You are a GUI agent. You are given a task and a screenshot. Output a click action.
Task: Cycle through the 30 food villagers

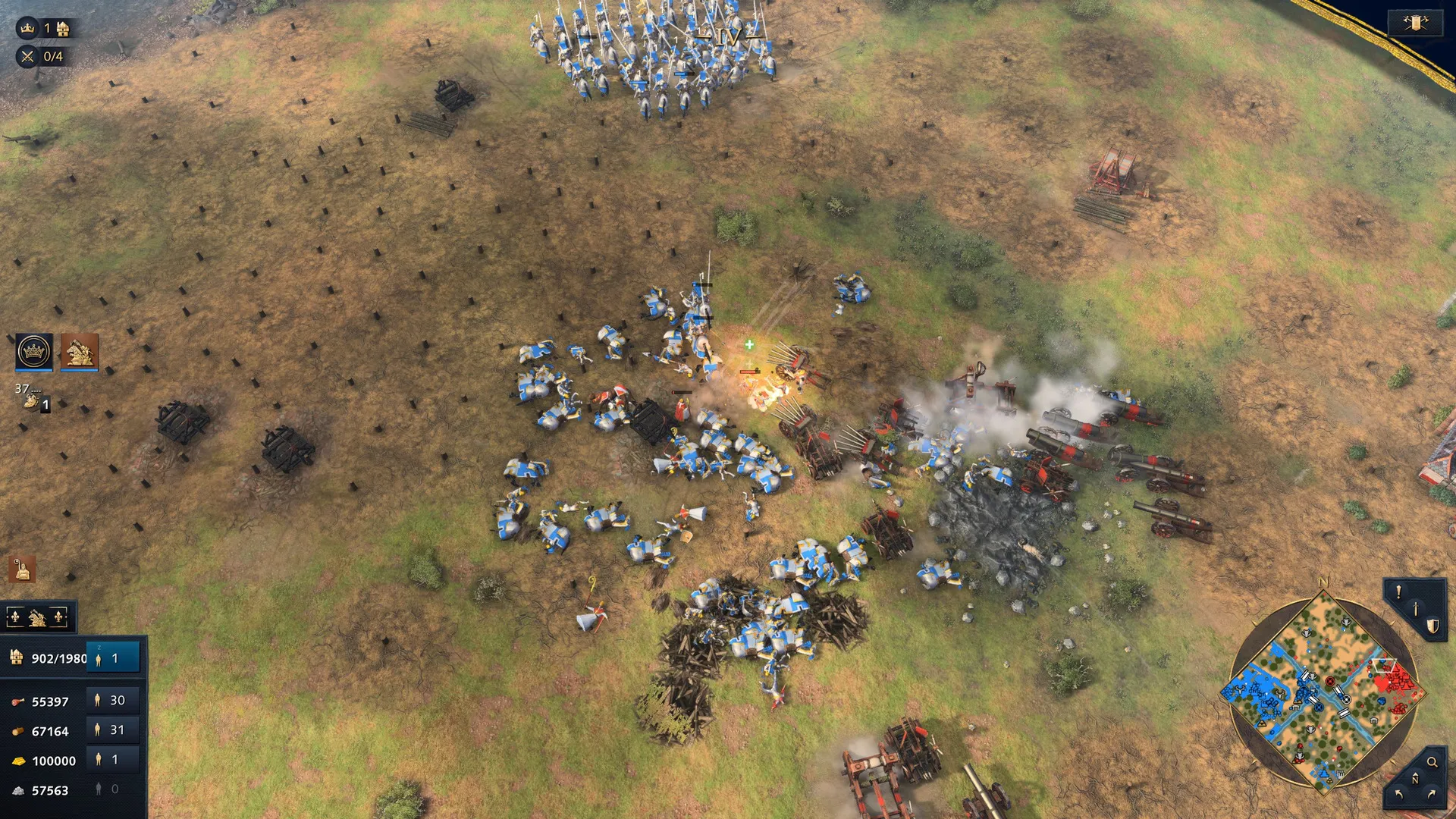point(114,701)
